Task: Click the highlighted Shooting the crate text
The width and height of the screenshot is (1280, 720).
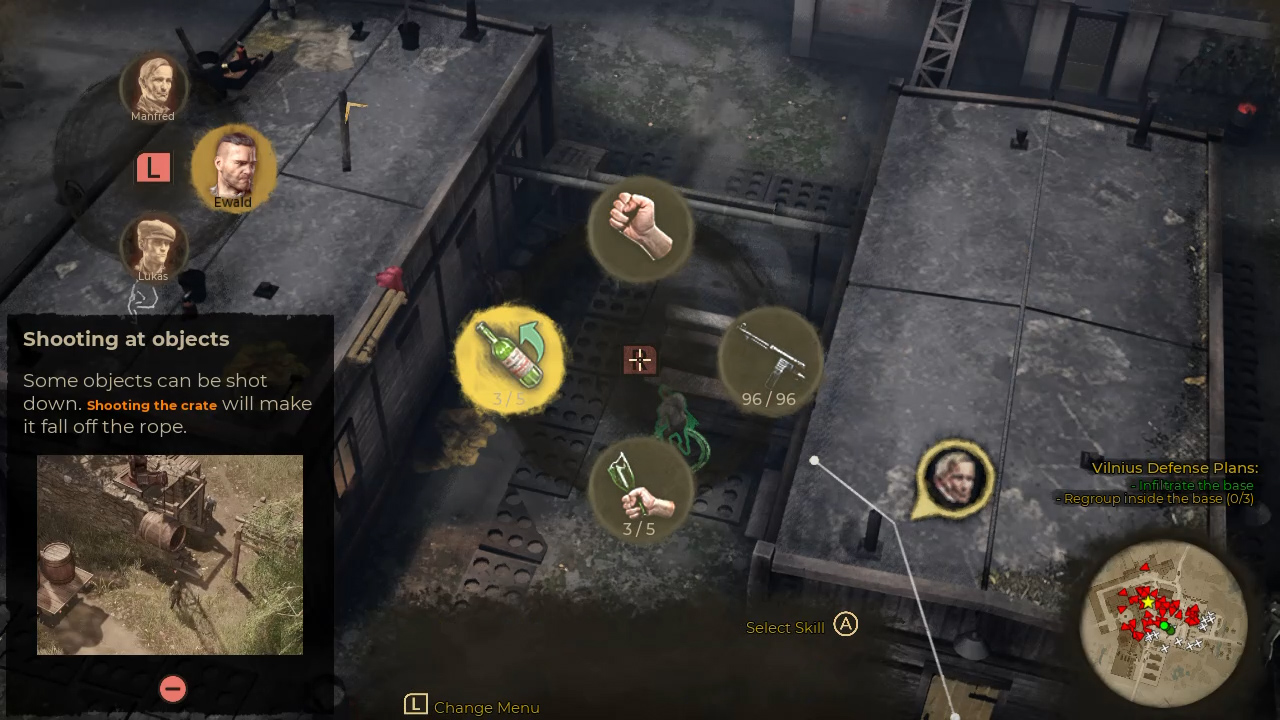Action: coord(151,405)
